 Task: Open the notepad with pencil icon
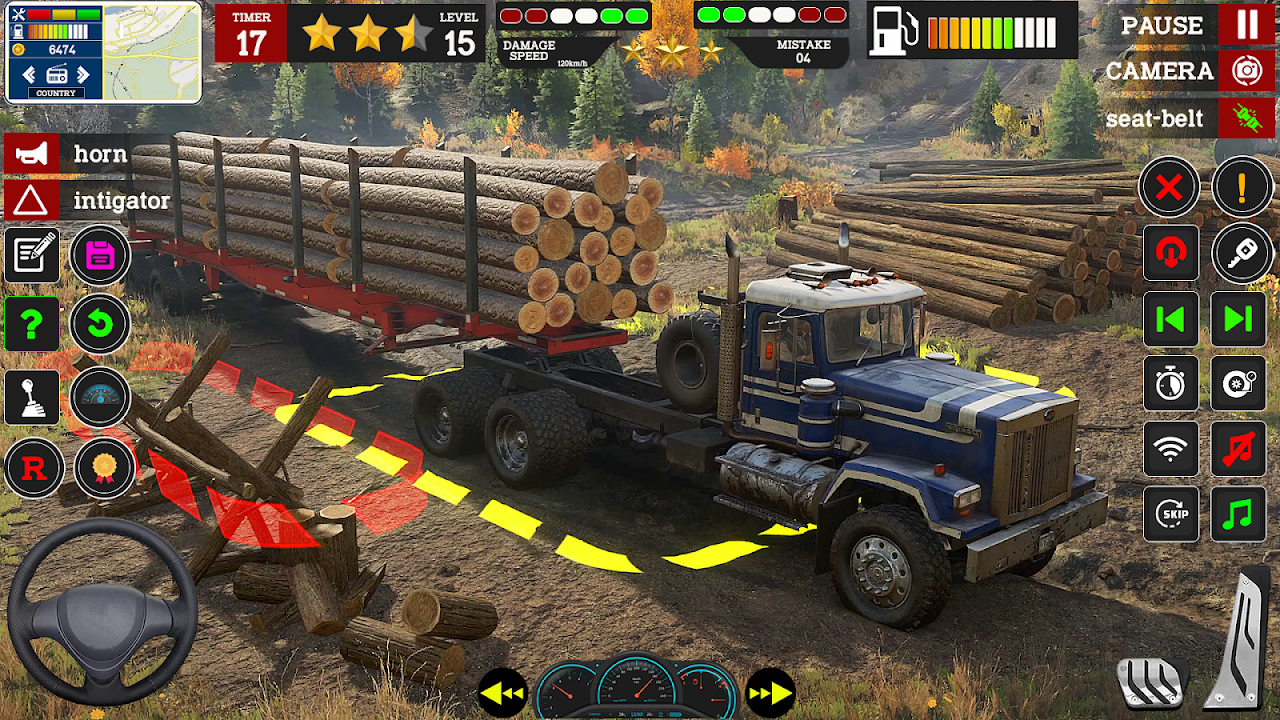click(x=32, y=255)
